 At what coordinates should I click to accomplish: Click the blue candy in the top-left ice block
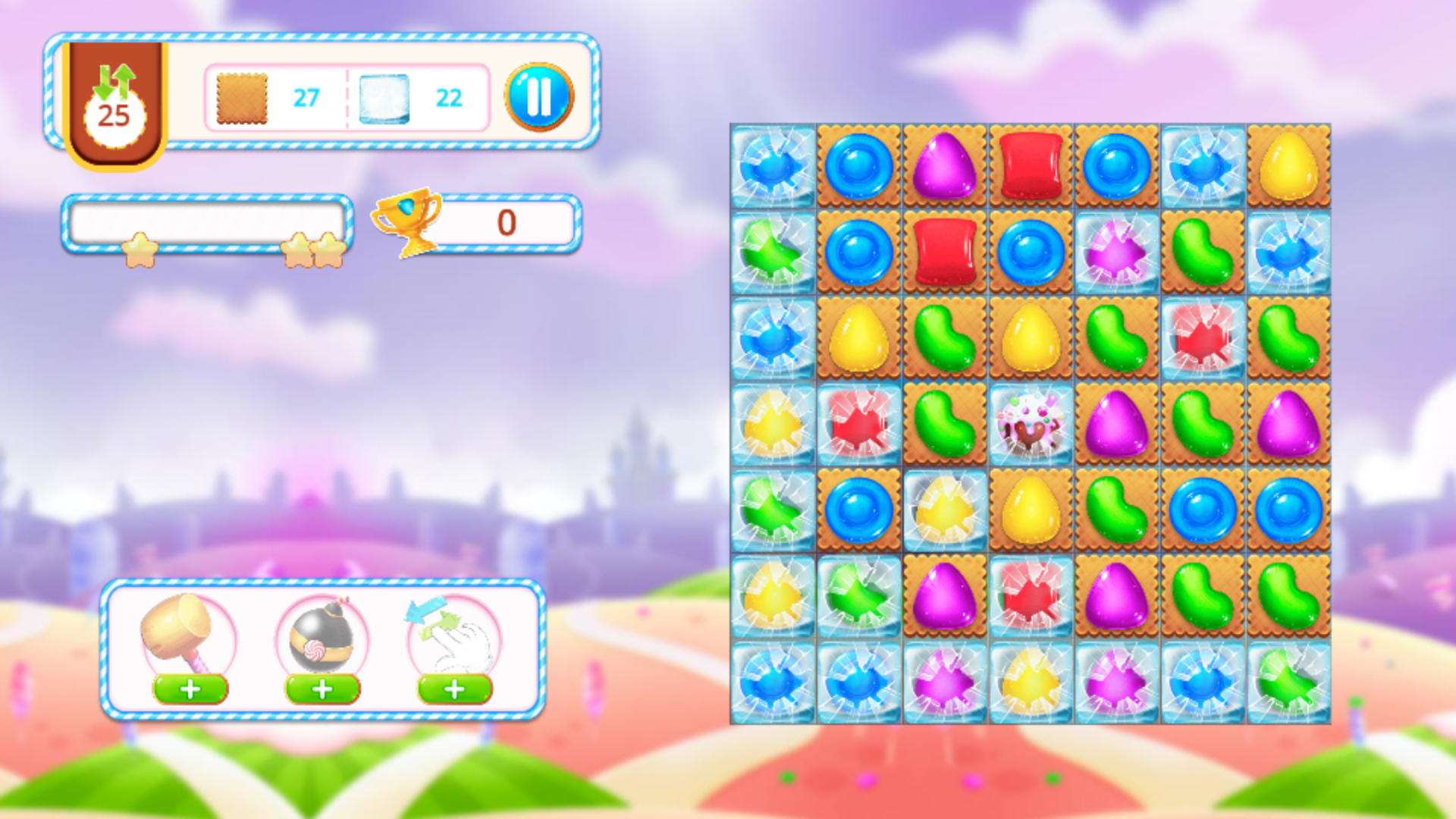[773, 166]
